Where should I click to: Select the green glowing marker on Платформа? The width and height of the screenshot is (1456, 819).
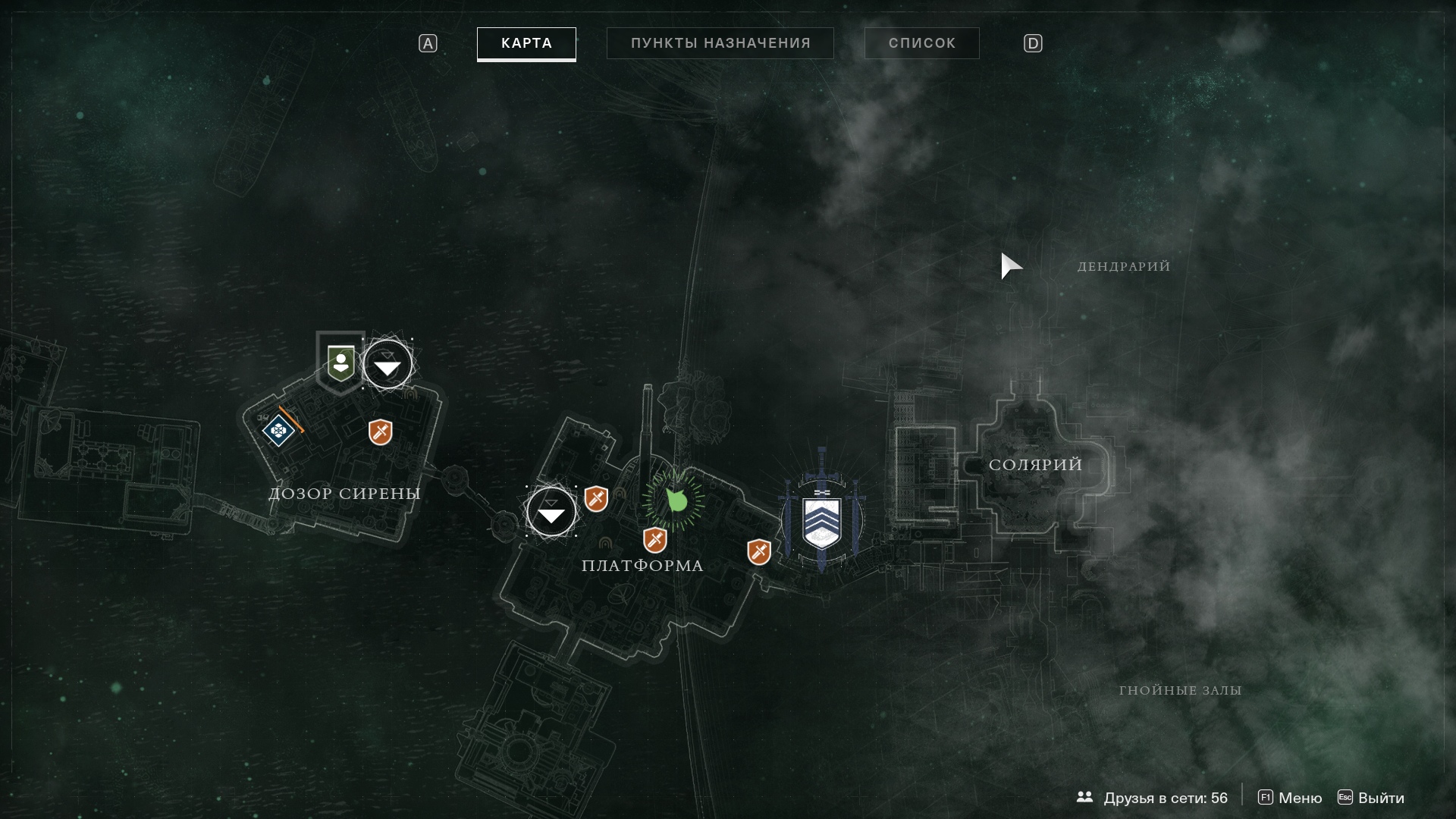point(674,500)
